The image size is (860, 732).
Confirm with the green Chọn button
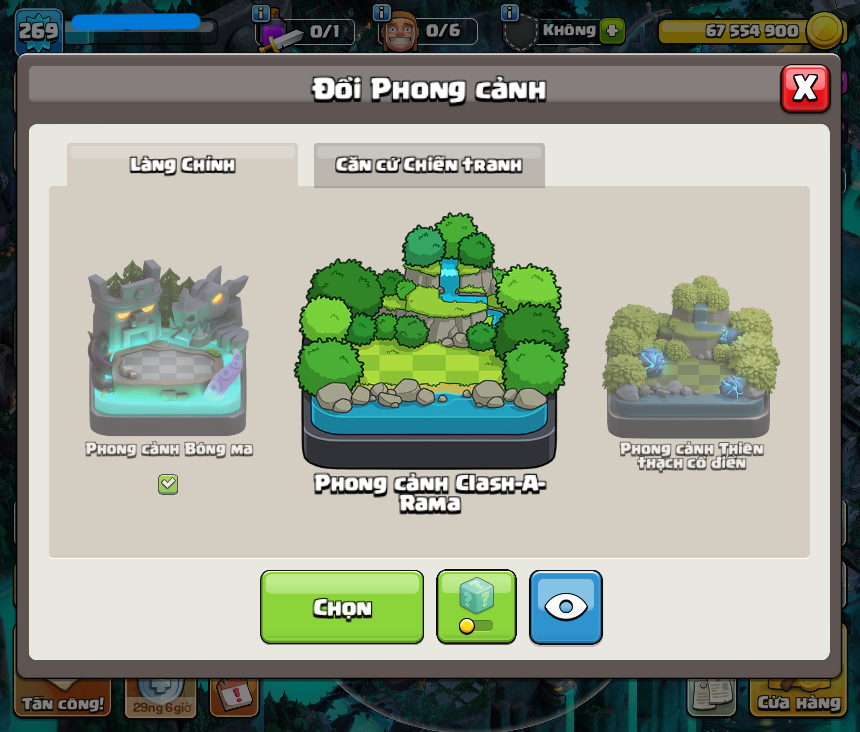[x=342, y=607]
